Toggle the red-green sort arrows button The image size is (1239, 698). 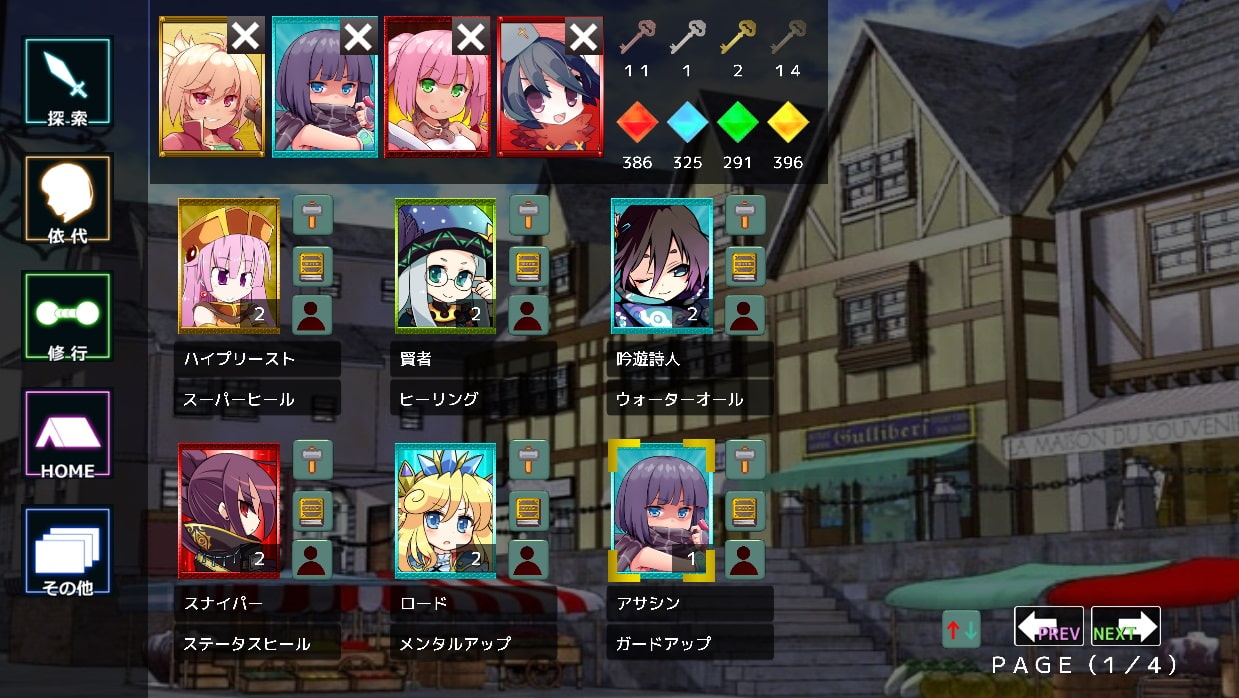click(961, 629)
